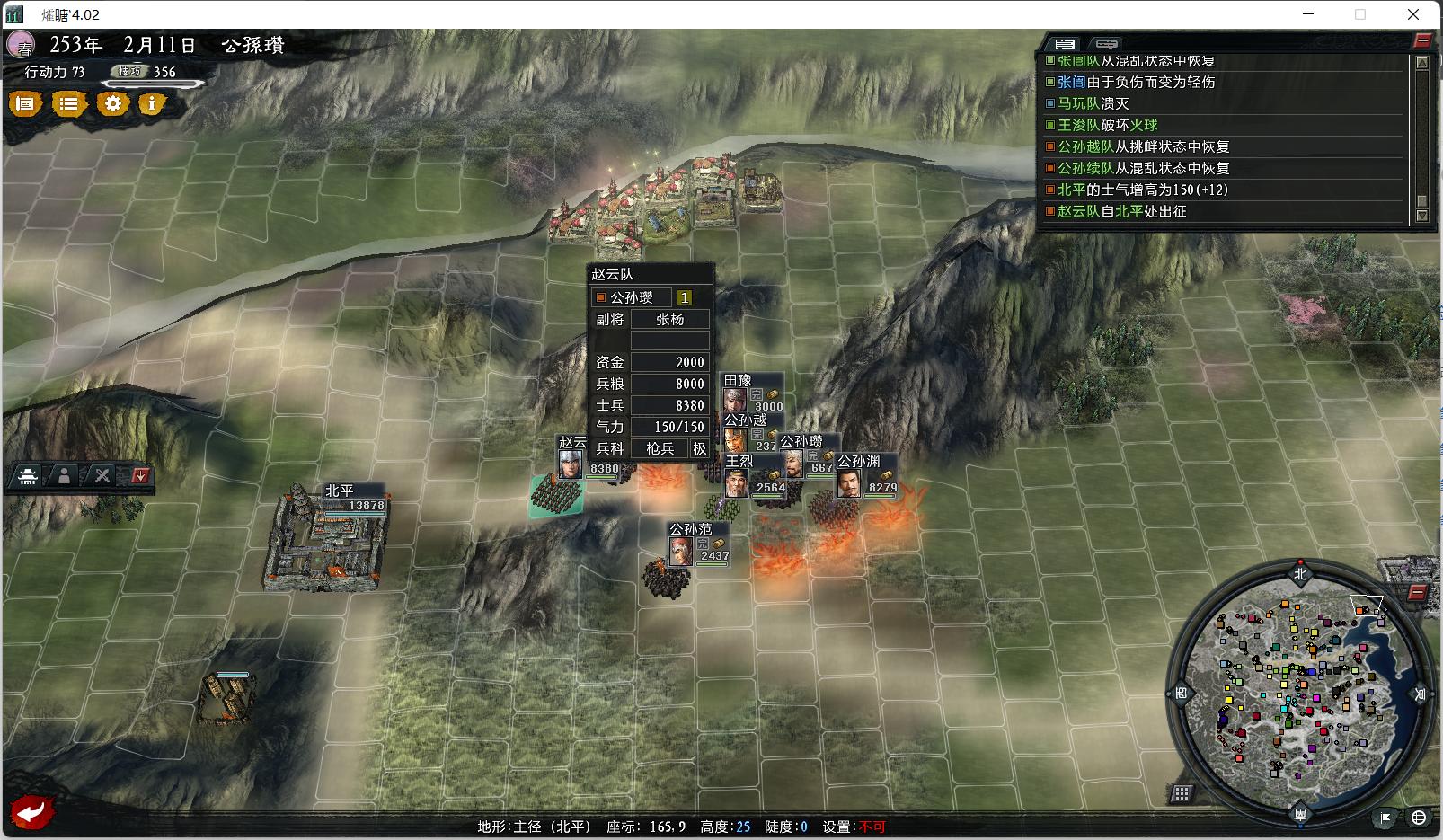Open the orange list icon menu
Image resolution: width=1443 pixels, height=840 pixels.
[x=68, y=104]
